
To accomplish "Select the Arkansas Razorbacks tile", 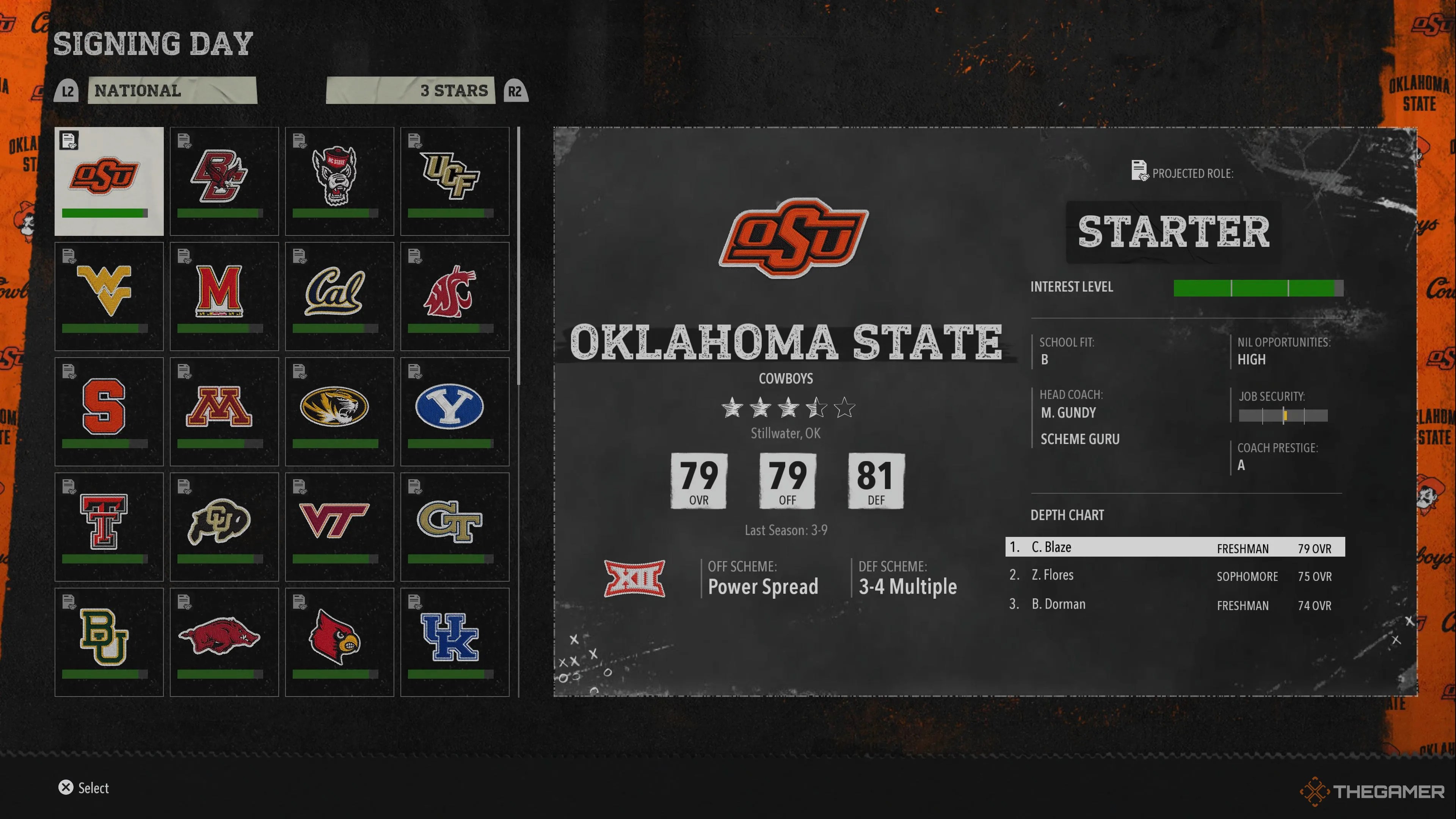I will [224, 642].
